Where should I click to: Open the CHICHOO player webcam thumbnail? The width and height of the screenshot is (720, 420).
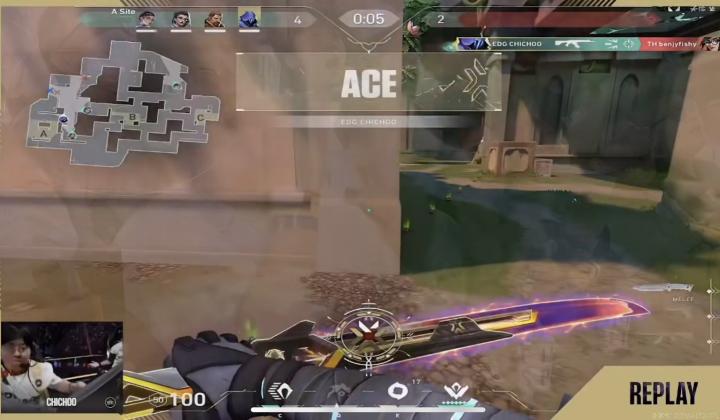61,366
